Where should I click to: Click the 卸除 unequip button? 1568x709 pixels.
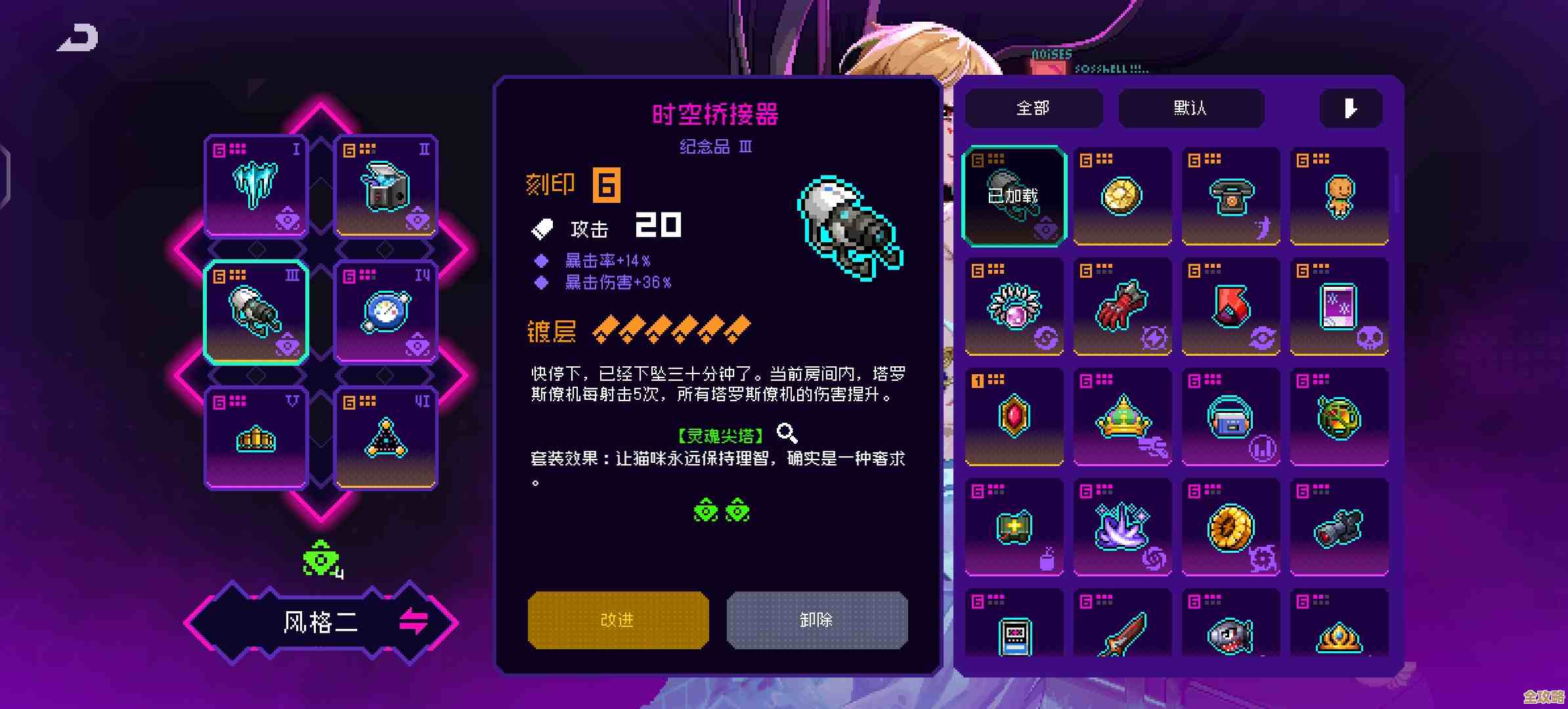tap(816, 620)
